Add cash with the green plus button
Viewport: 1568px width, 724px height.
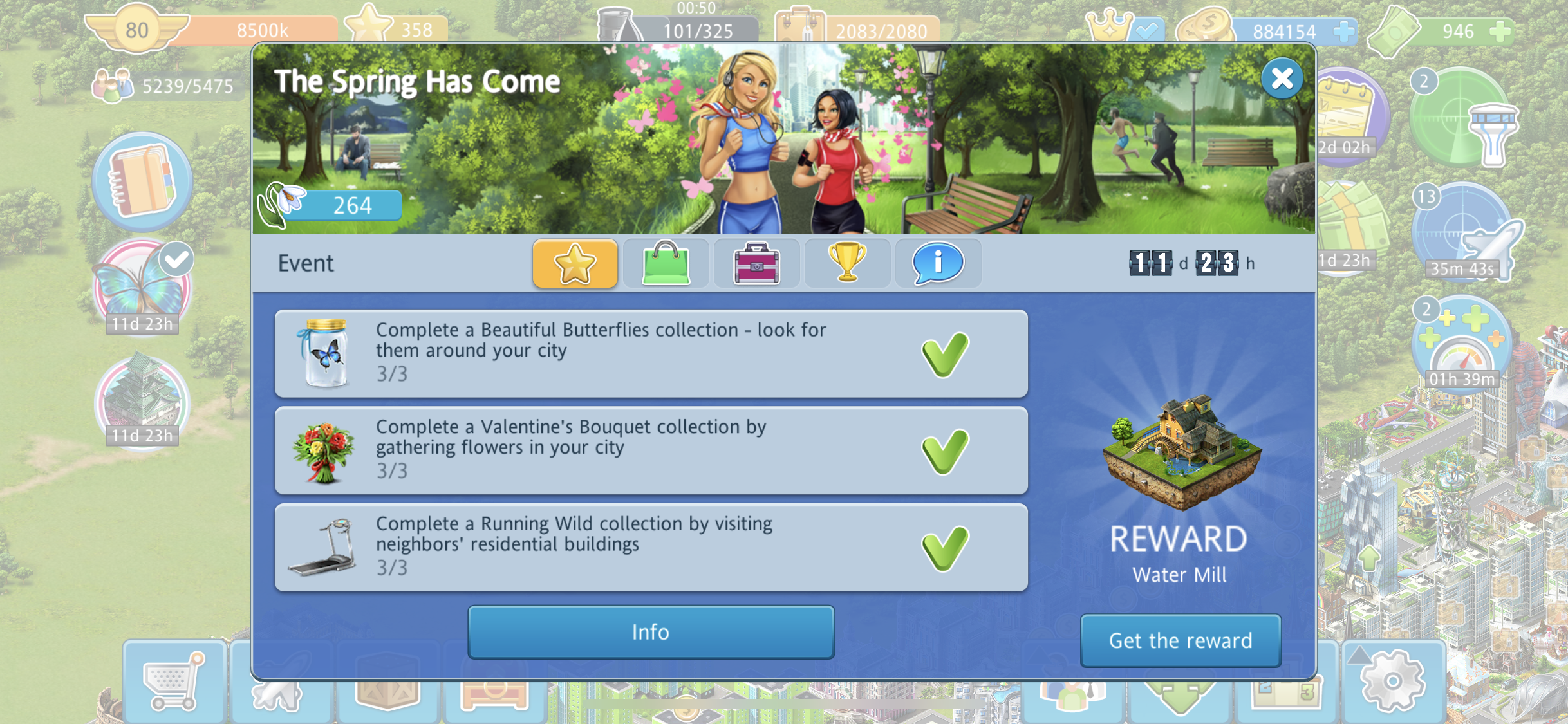(1501, 31)
